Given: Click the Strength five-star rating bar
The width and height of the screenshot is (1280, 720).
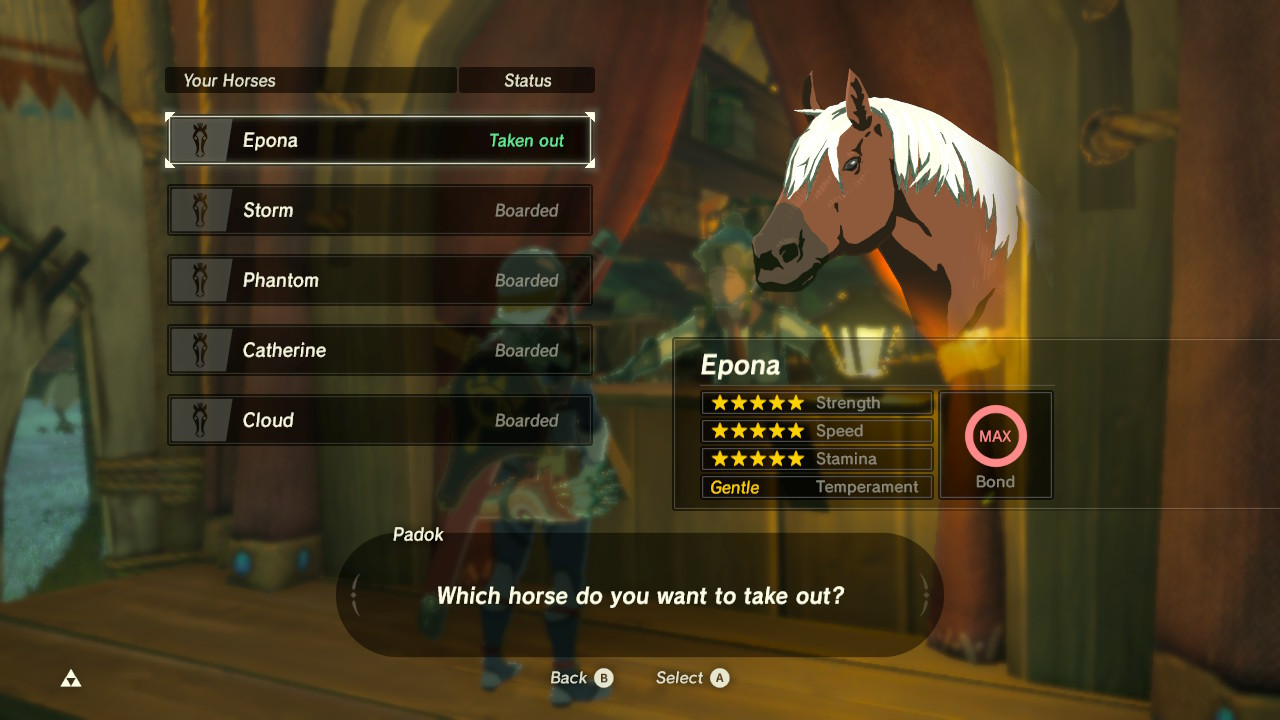Looking at the screenshot, I should coord(817,402).
